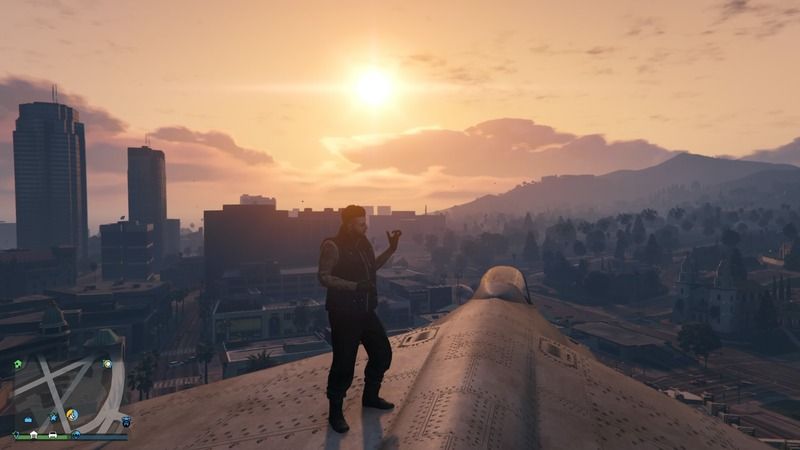Viewport: 800px width, 450px height.
Task: Select the yellow and blue round minimap blip
Action: point(72,414)
